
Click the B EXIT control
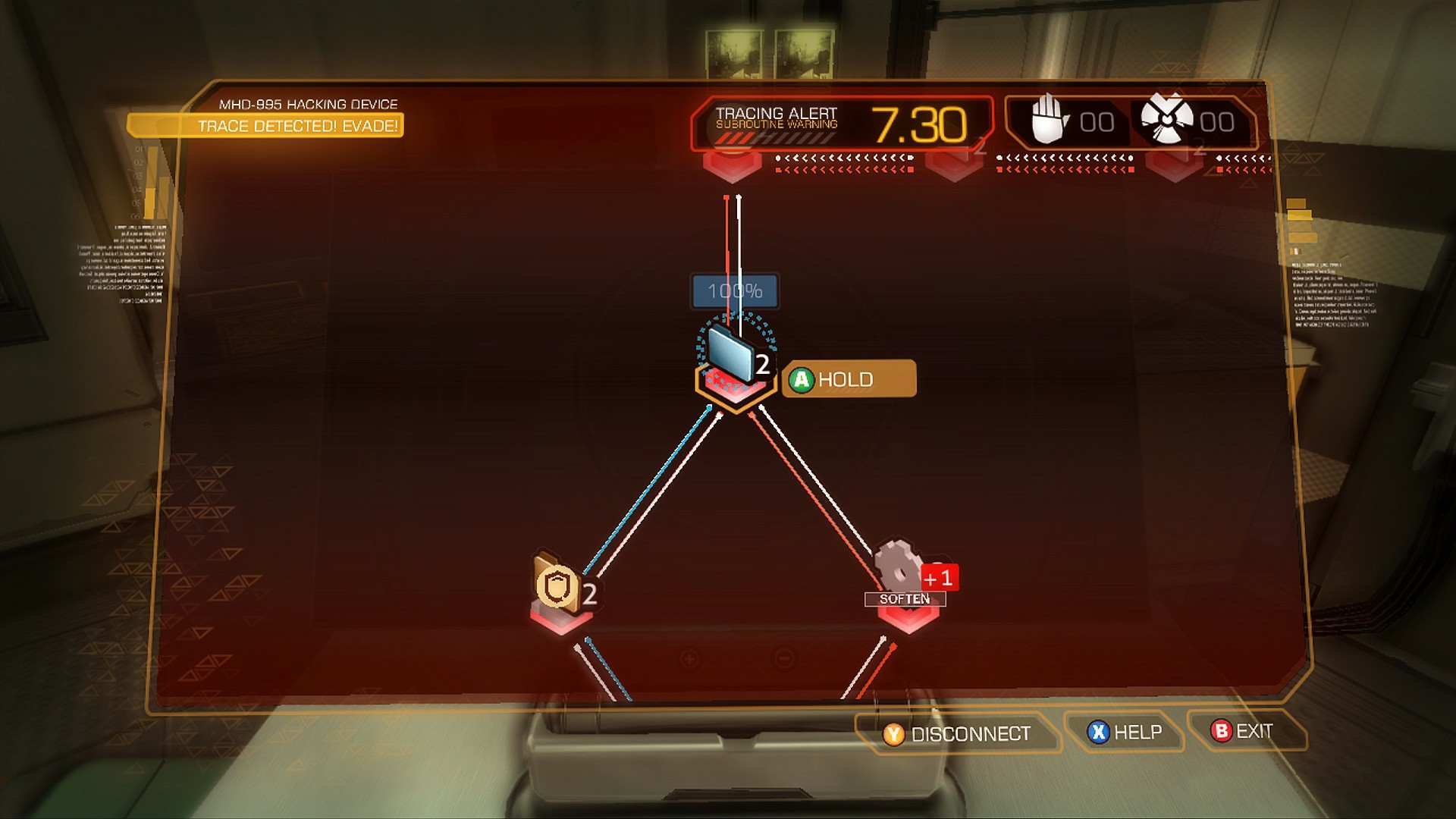pyautogui.click(x=1242, y=730)
